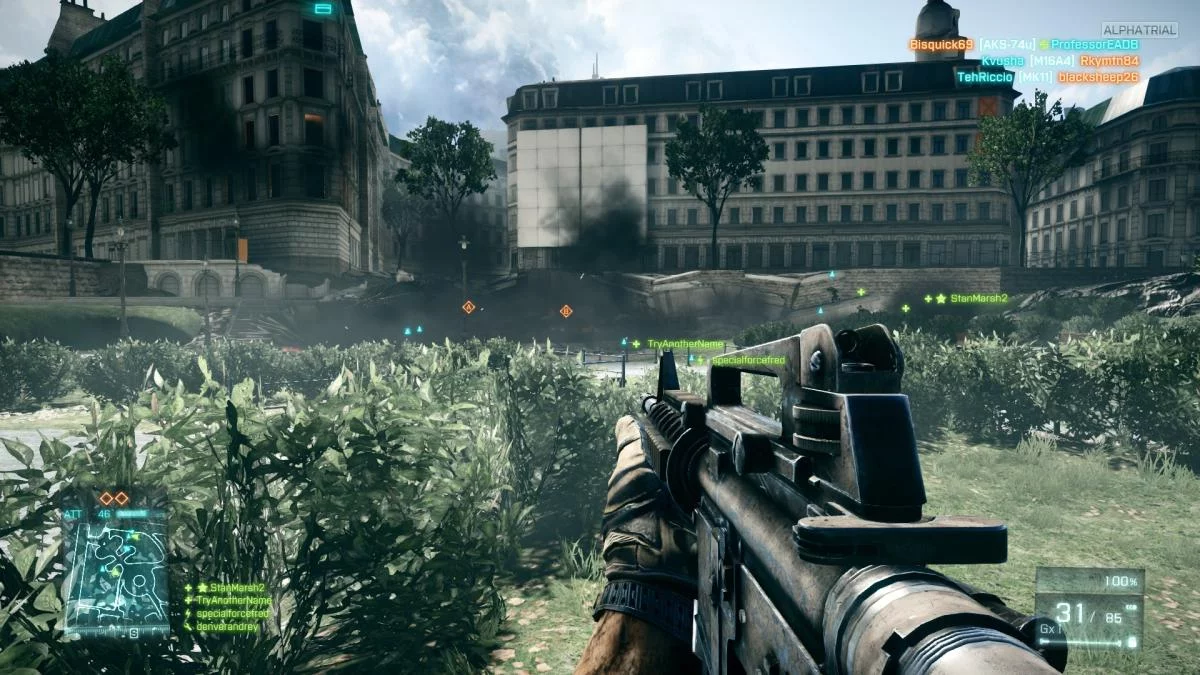Click the tactical minimap
The width and height of the screenshot is (1200, 675).
point(116,572)
